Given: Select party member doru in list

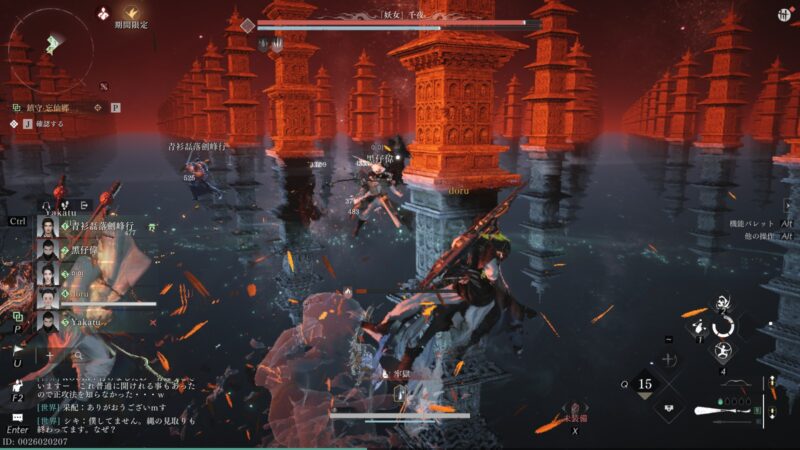Looking at the screenshot, I should (x=80, y=296).
